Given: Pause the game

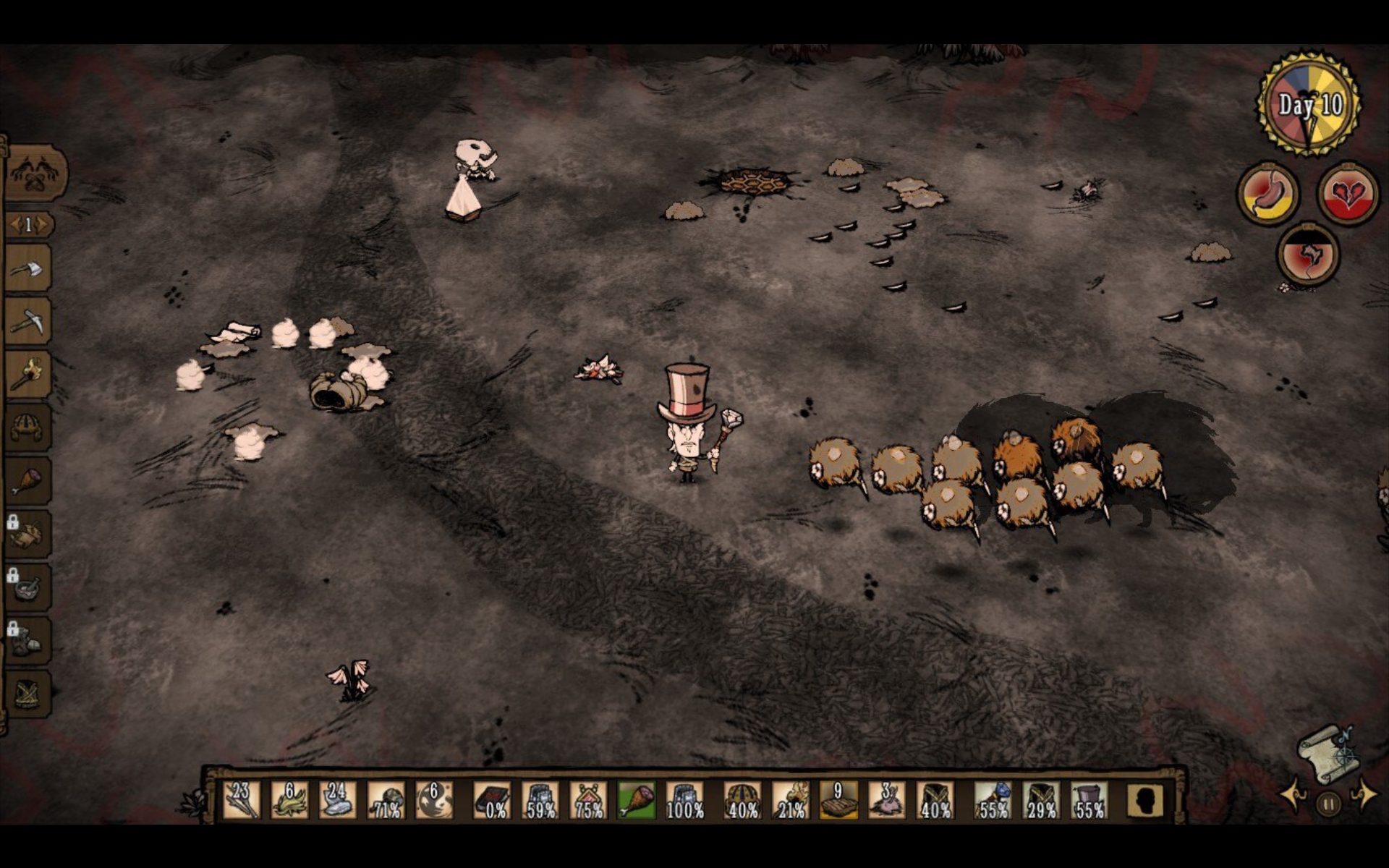Looking at the screenshot, I should pos(1328,803).
